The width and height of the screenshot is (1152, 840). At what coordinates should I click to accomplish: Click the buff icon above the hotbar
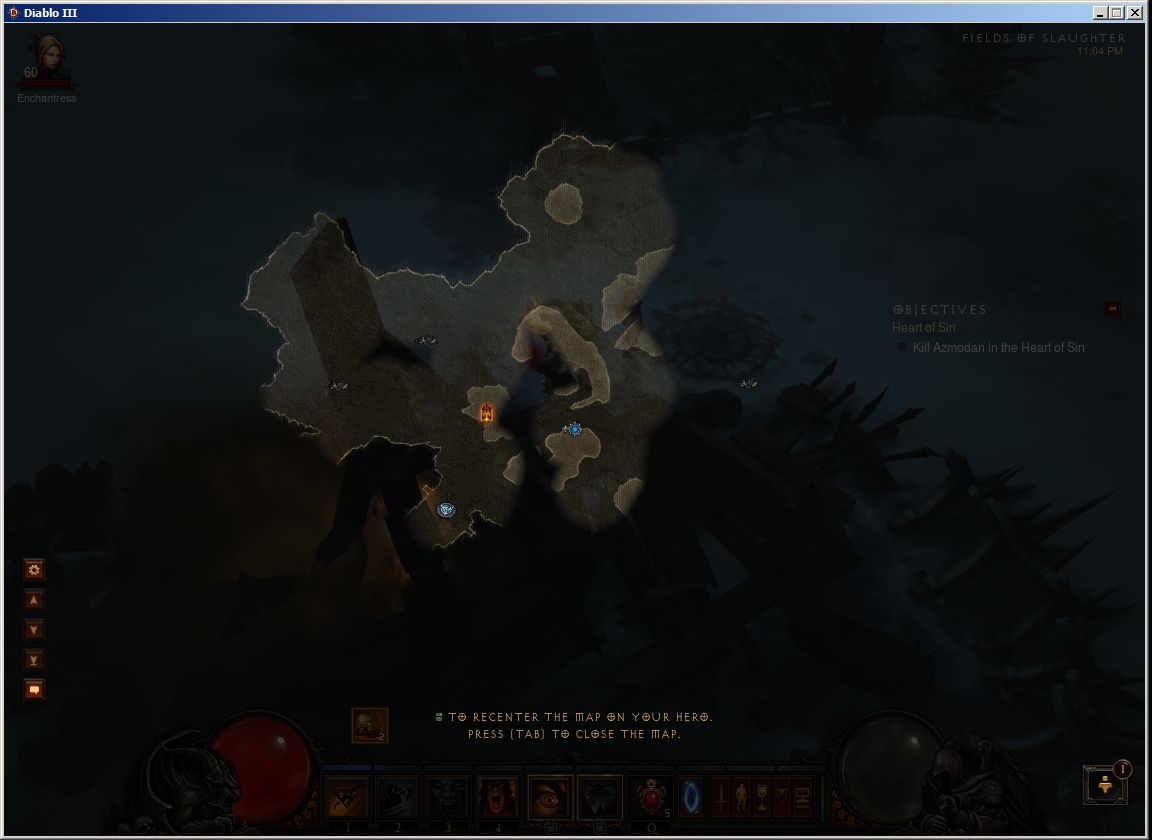370,725
